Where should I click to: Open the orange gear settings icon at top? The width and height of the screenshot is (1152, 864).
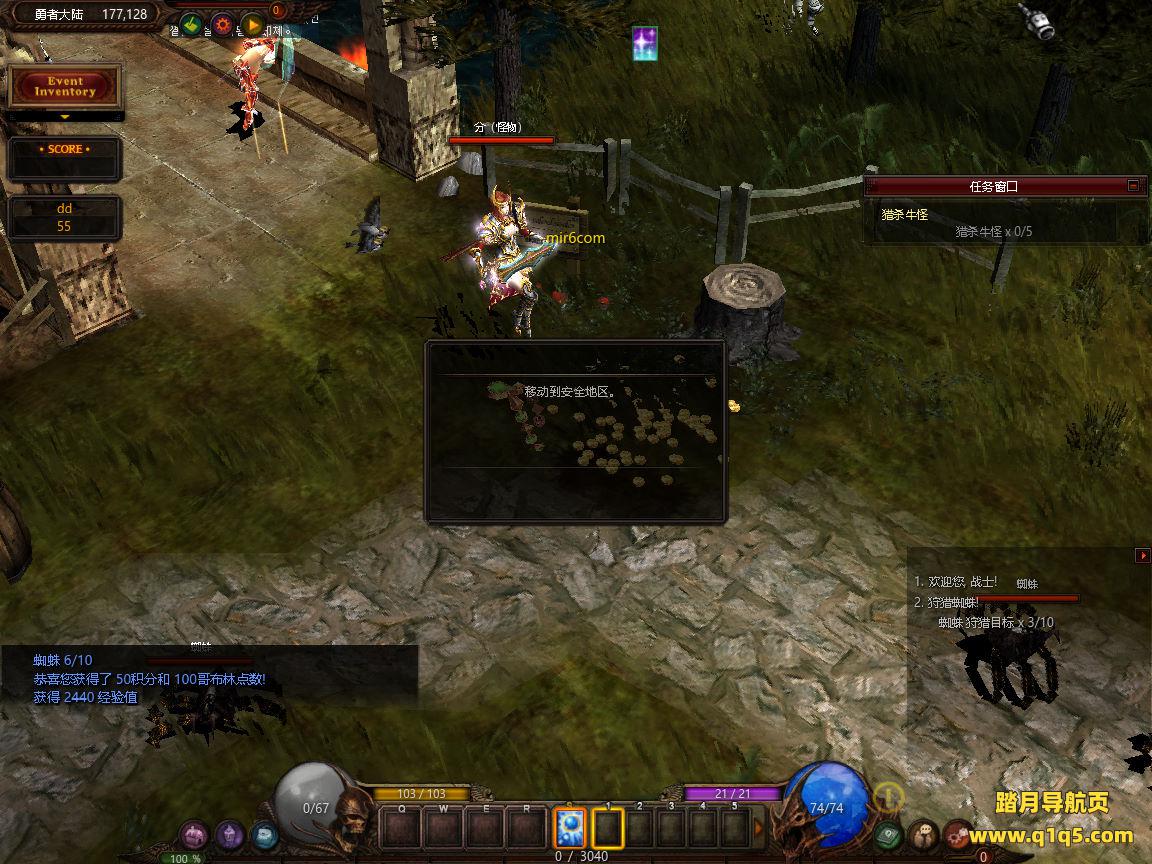pos(222,25)
